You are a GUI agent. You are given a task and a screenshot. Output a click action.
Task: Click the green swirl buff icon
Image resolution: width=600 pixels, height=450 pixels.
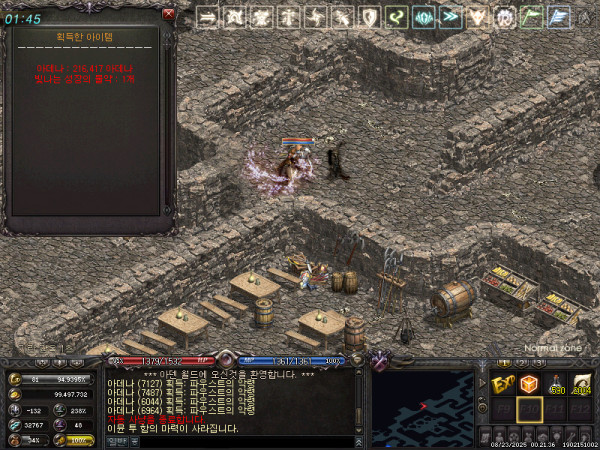pos(397,16)
